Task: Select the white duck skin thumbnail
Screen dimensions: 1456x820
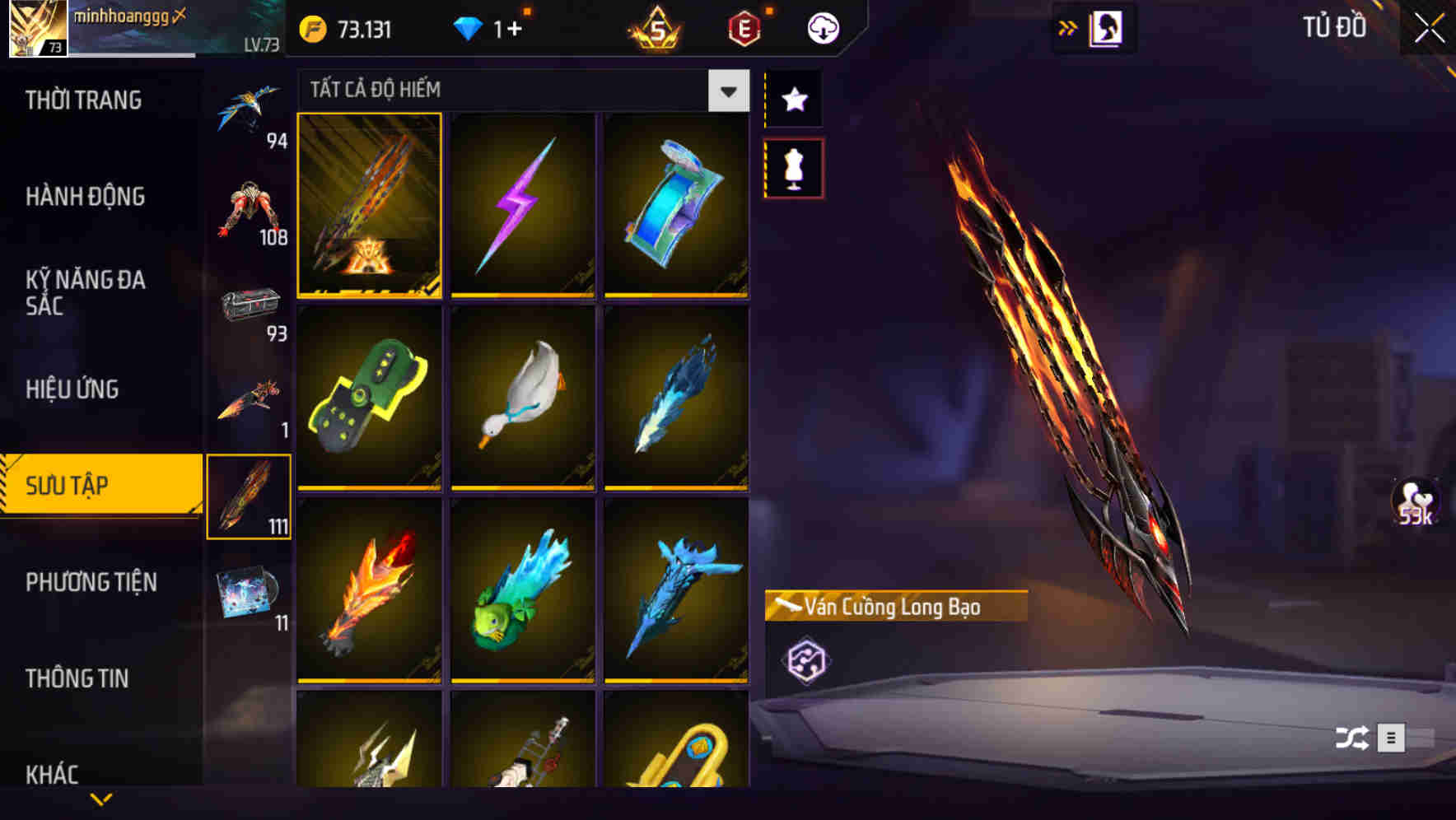Action: (522, 401)
